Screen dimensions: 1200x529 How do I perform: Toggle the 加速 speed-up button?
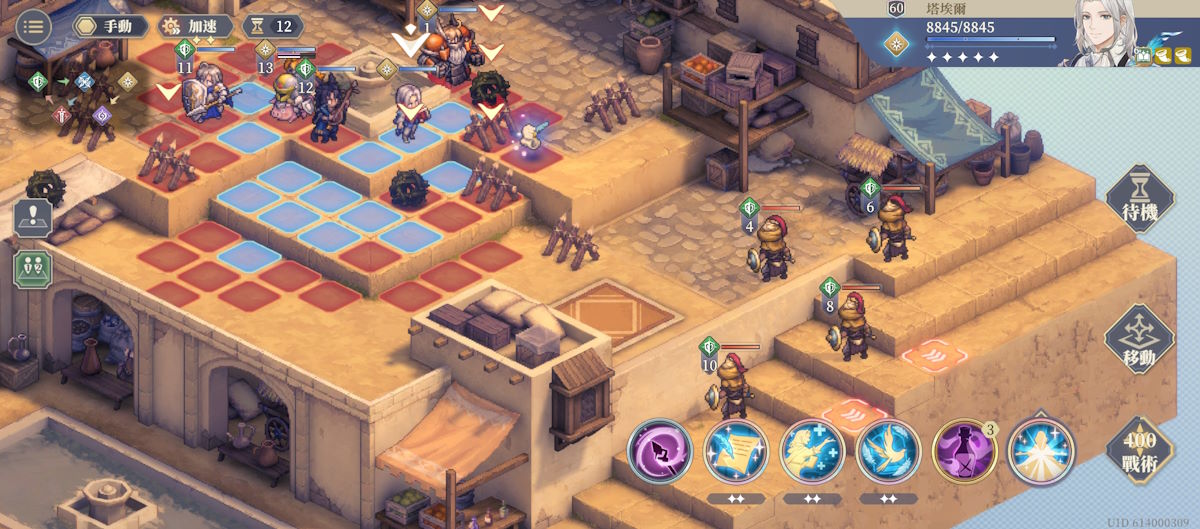click(x=196, y=26)
